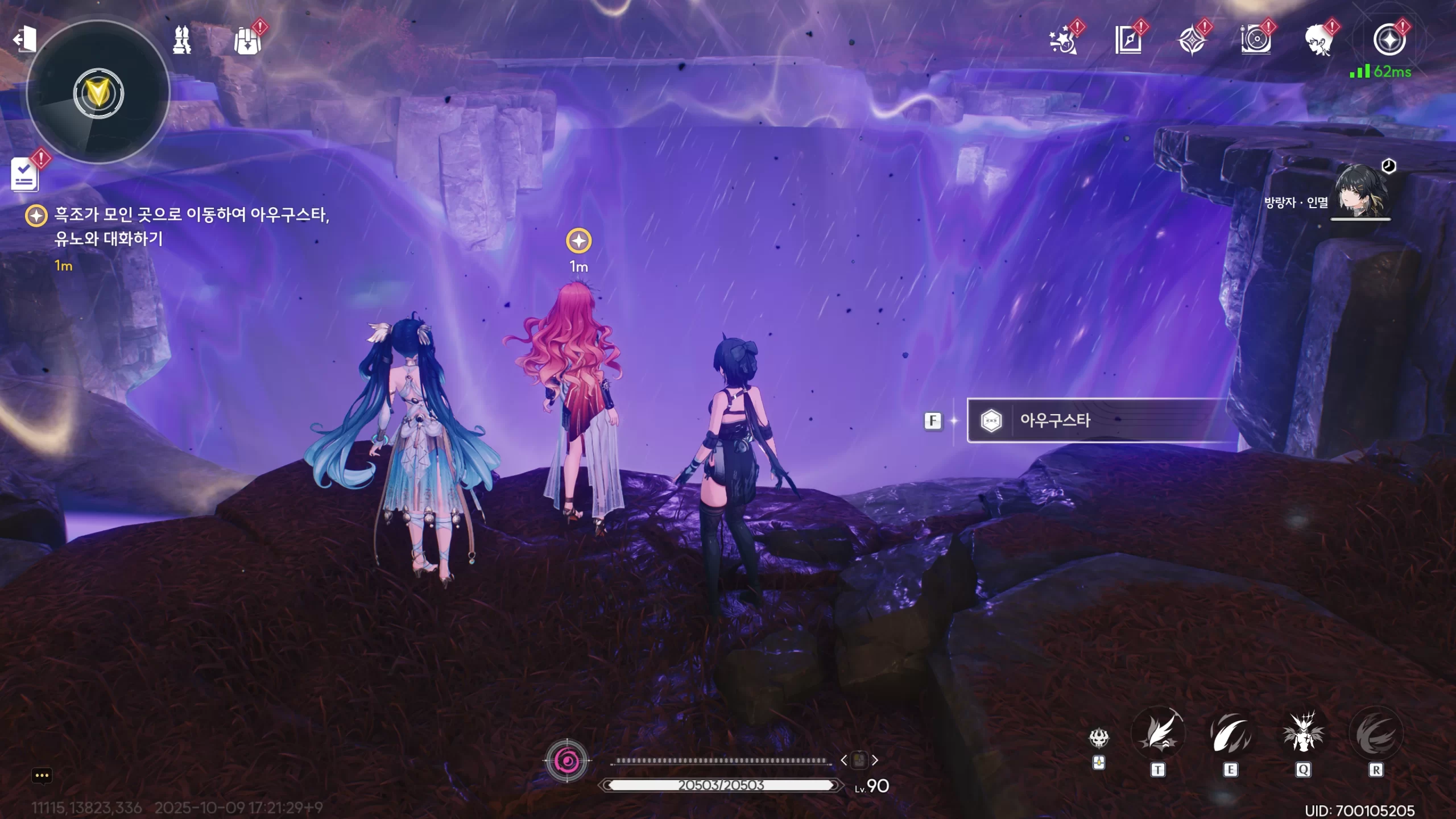
Task: Open the resonator head profile icon
Action: (1319, 41)
